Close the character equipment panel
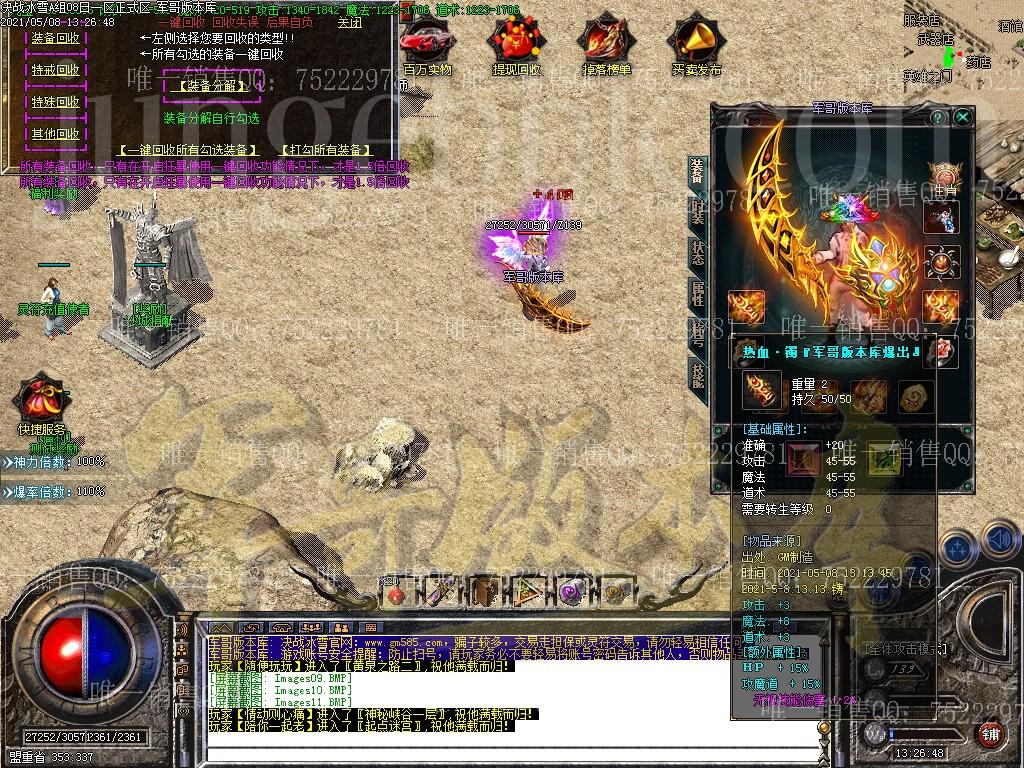 click(962, 117)
